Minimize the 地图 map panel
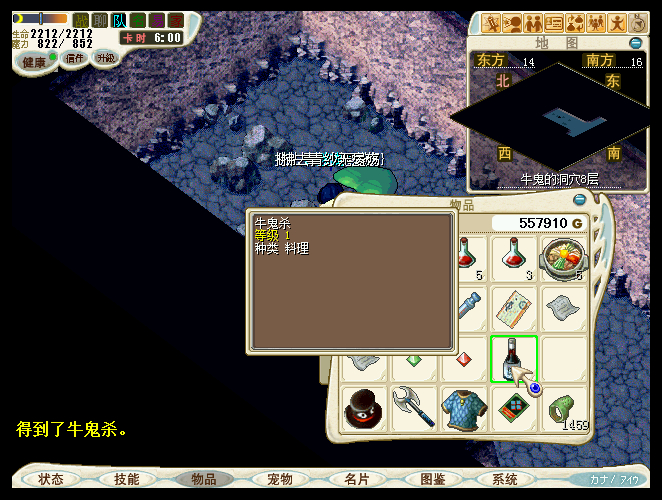 pyautogui.click(x=635, y=43)
